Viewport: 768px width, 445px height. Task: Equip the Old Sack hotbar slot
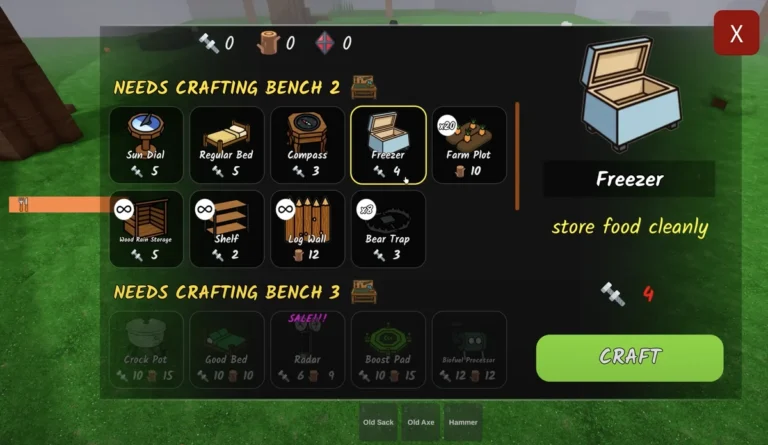(379, 422)
